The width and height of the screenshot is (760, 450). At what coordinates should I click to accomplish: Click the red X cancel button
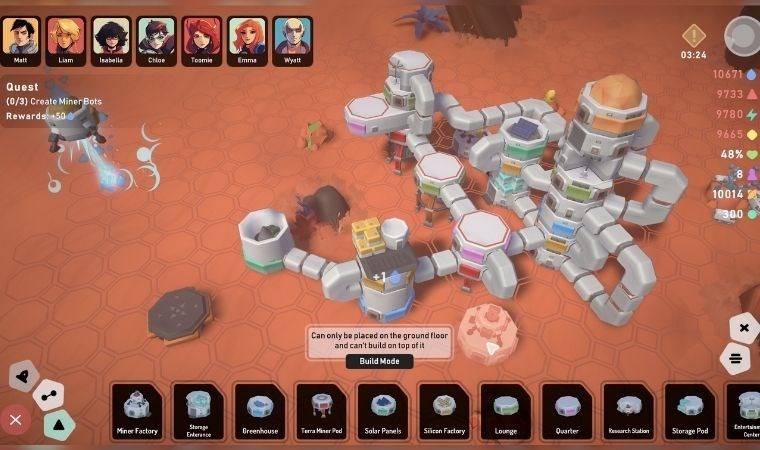(14, 419)
